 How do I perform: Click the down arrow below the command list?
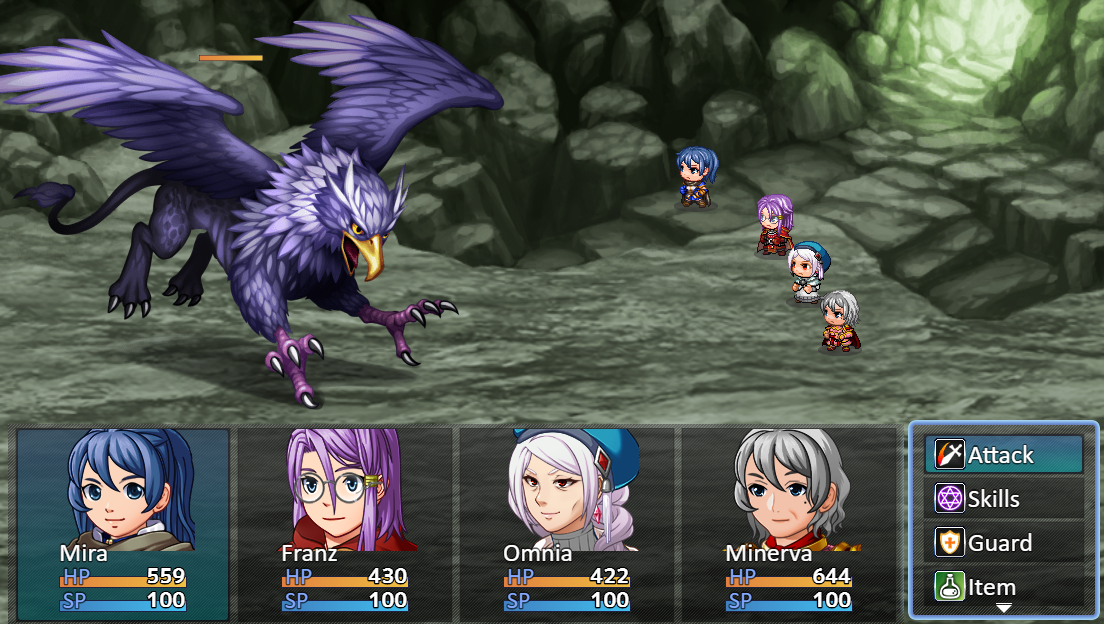click(x=1003, y=608)
